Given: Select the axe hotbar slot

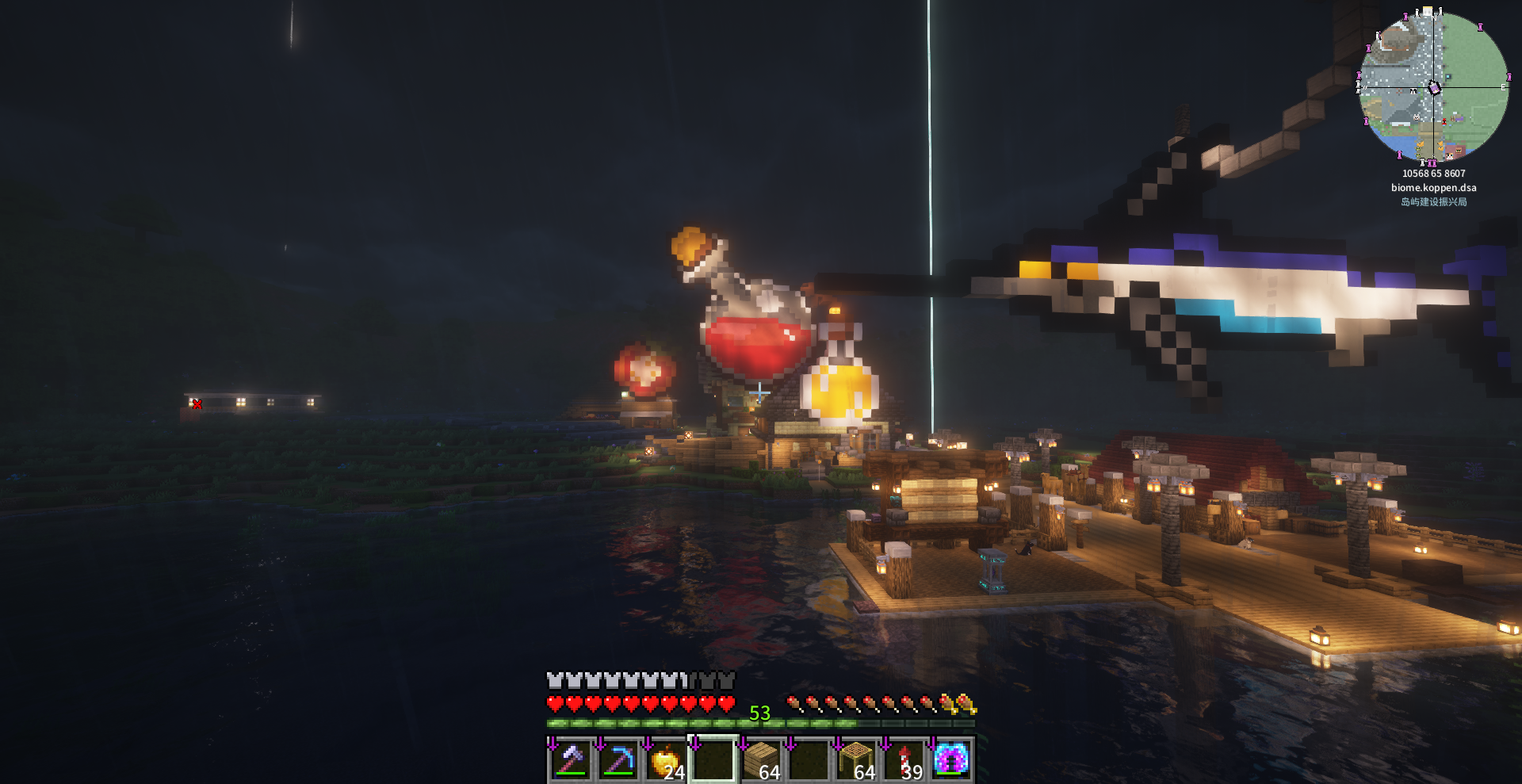Looking at the screenshot, I should click(x=571, y=761).
